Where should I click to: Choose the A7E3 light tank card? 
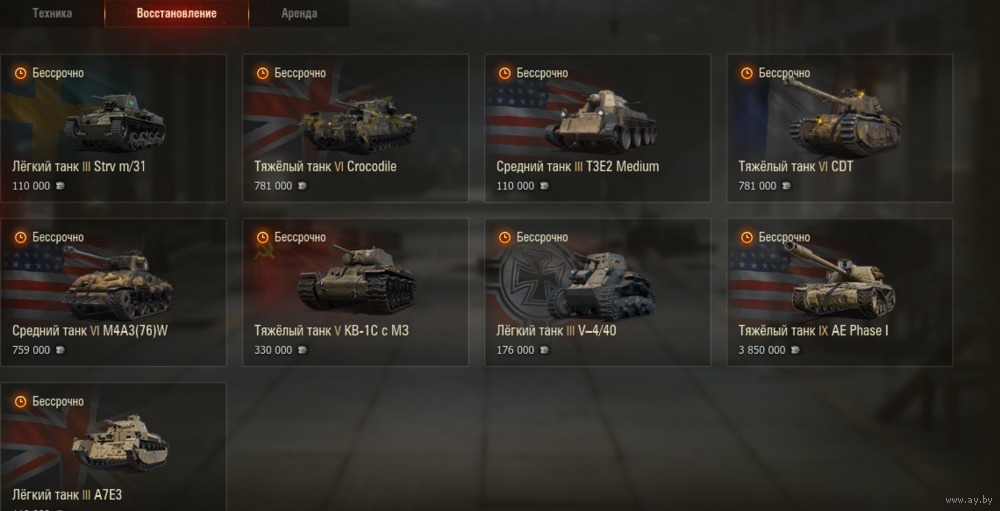tap(114, 448)
